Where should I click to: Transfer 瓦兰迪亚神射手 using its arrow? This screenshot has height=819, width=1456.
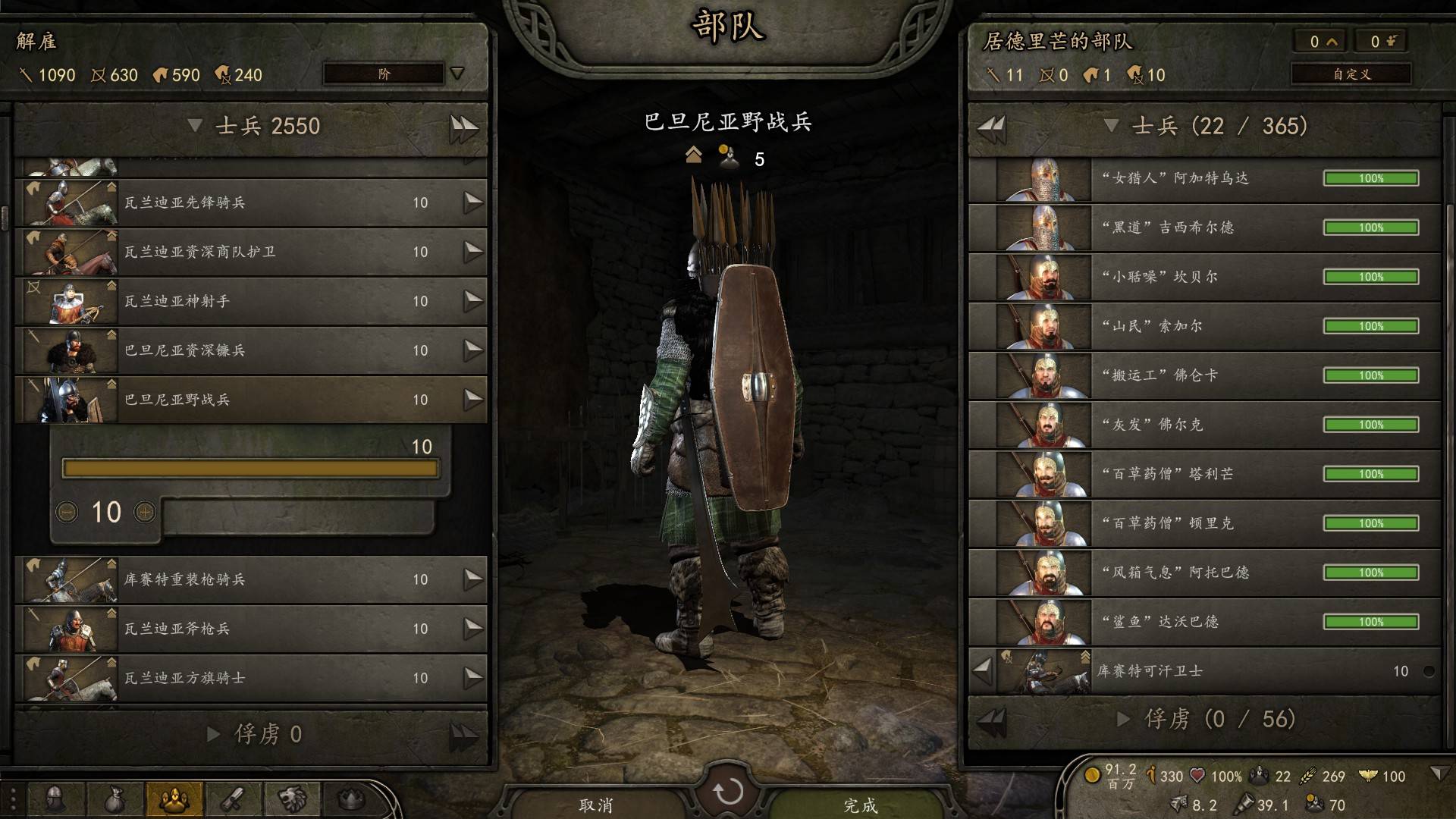[x=473, y=301]
